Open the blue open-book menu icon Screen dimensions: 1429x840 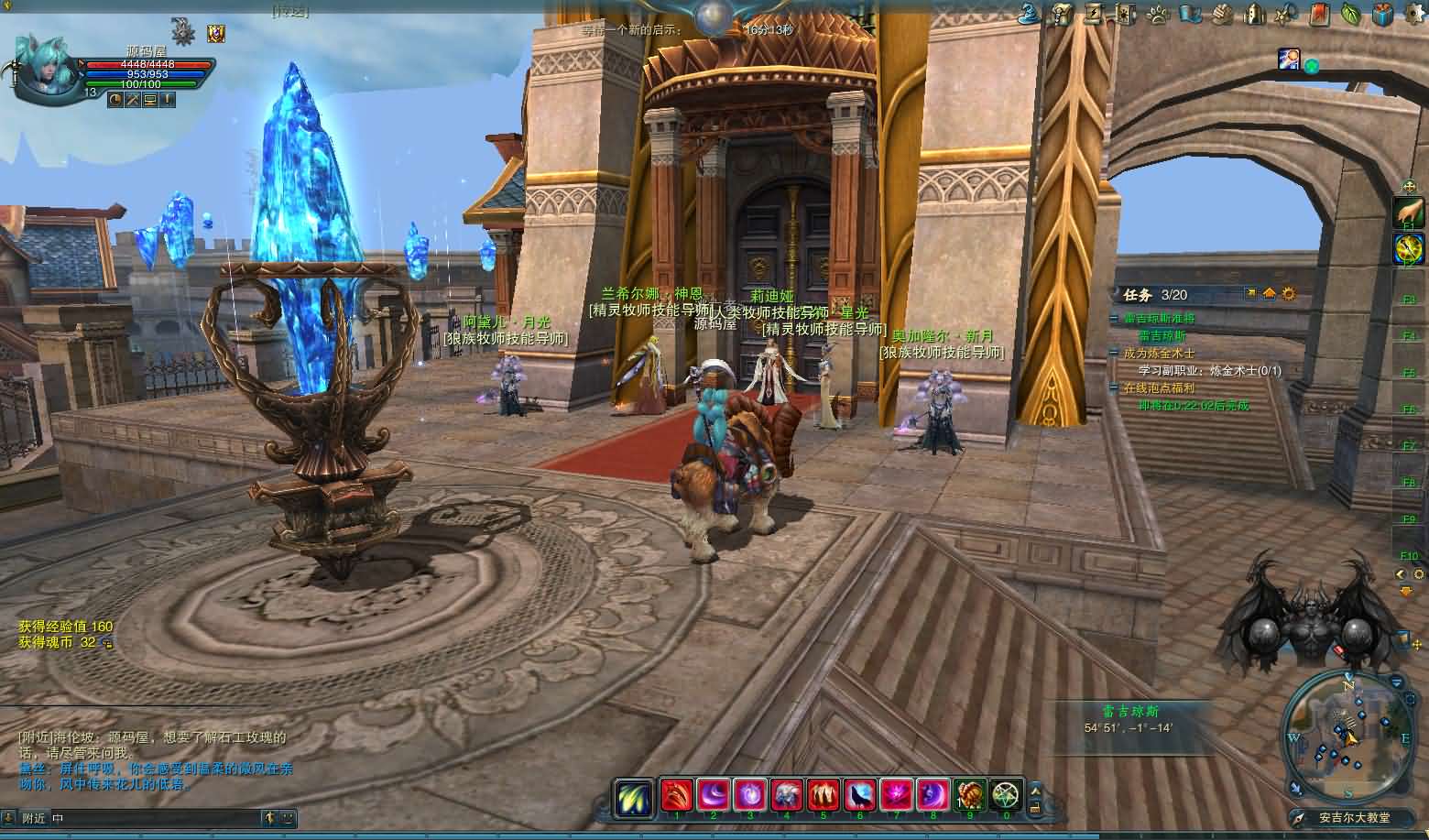pos(1189,14)
